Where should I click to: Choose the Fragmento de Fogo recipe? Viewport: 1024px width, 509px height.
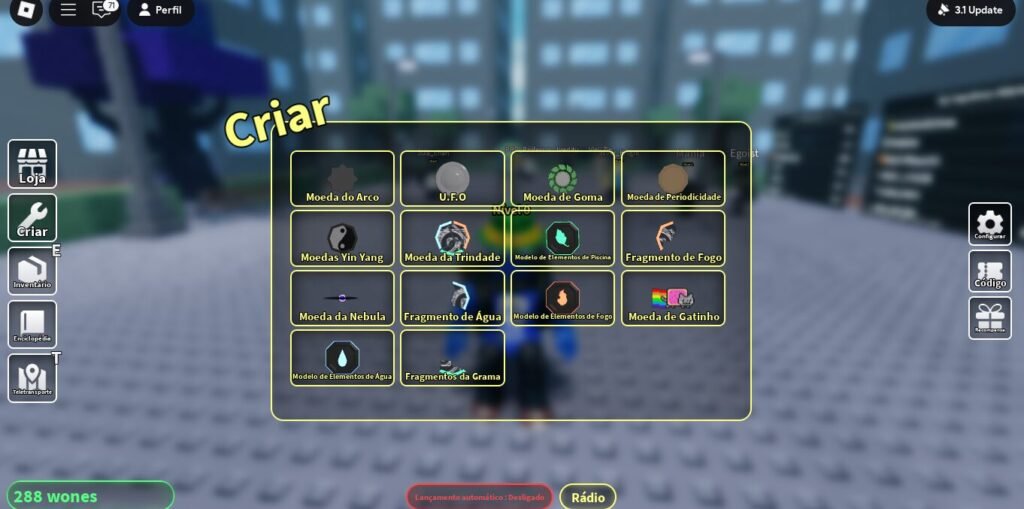(673, 239)
